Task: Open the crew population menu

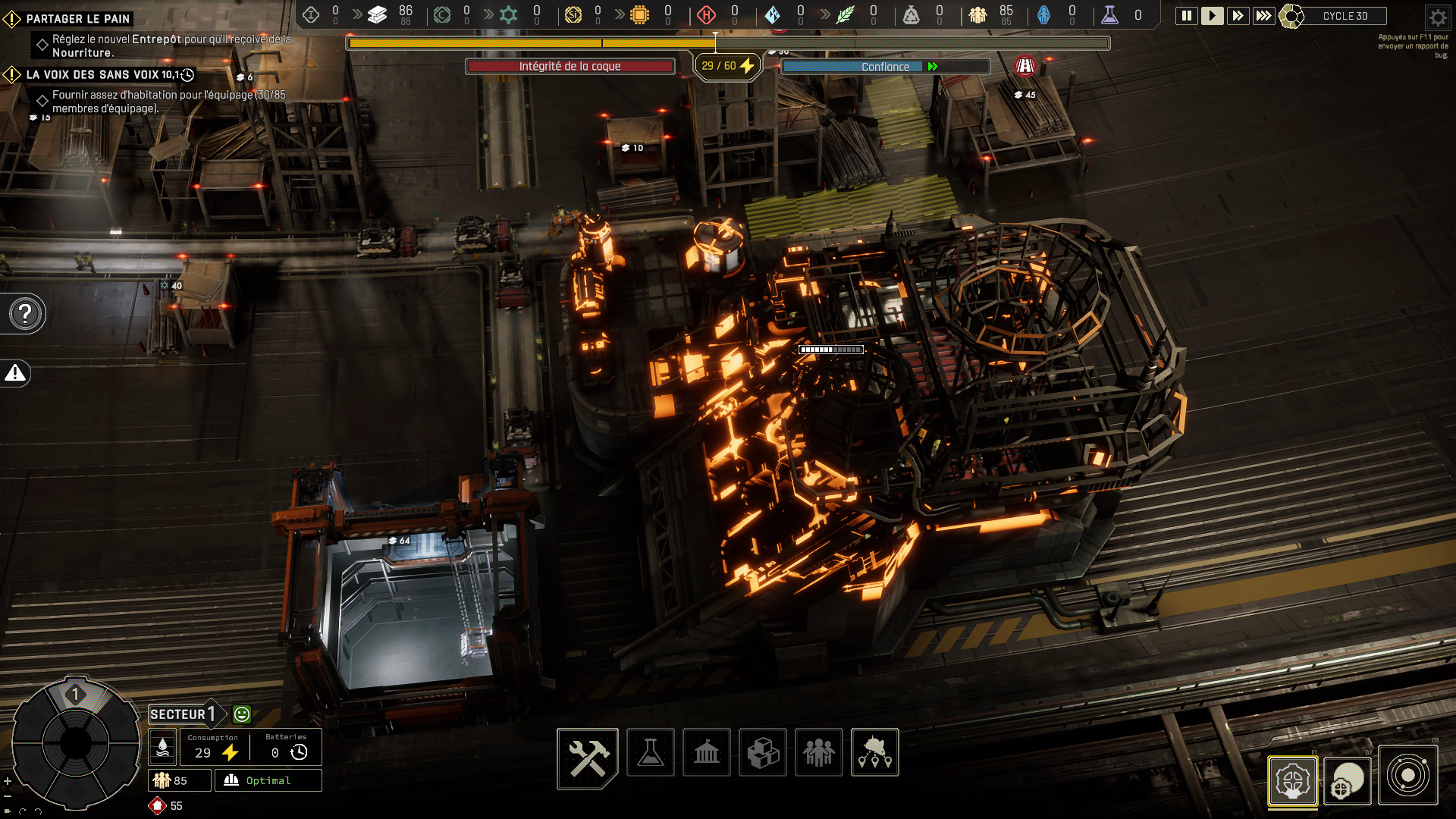Action: 819,753
